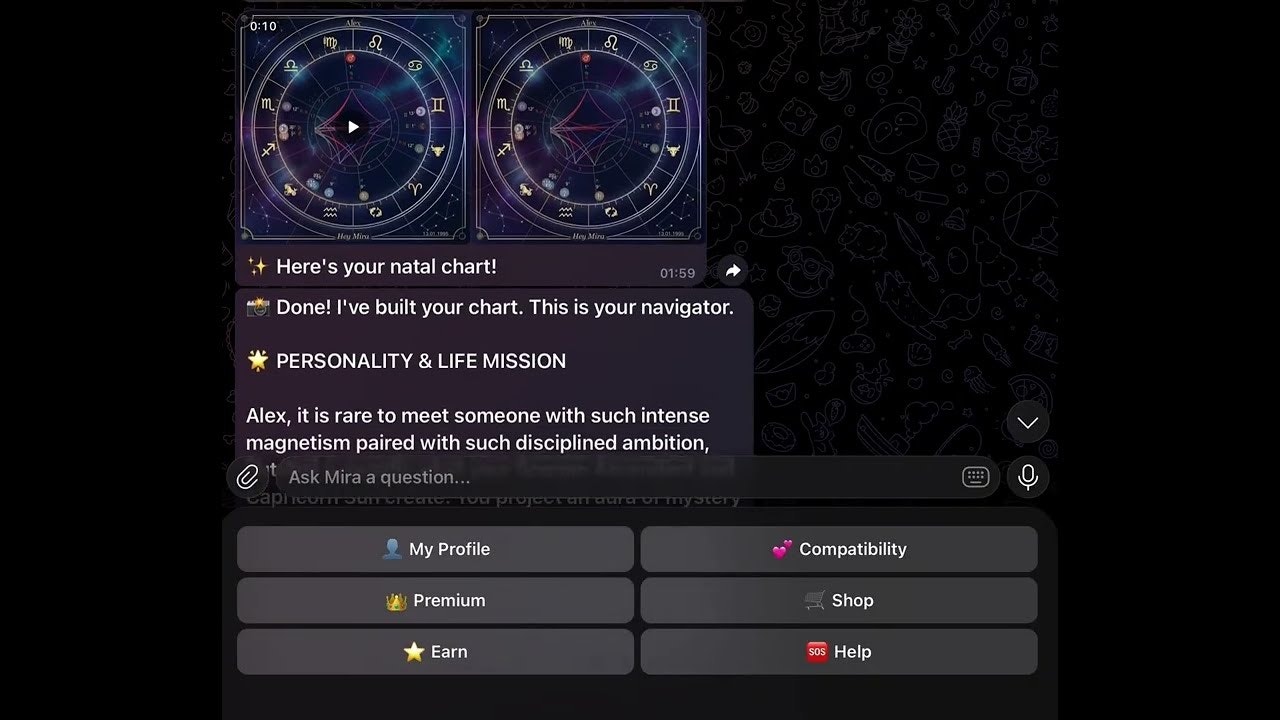Select the Earn option
The width and height of the screenshot is (1280, 720).
click(x=435, y=651)
